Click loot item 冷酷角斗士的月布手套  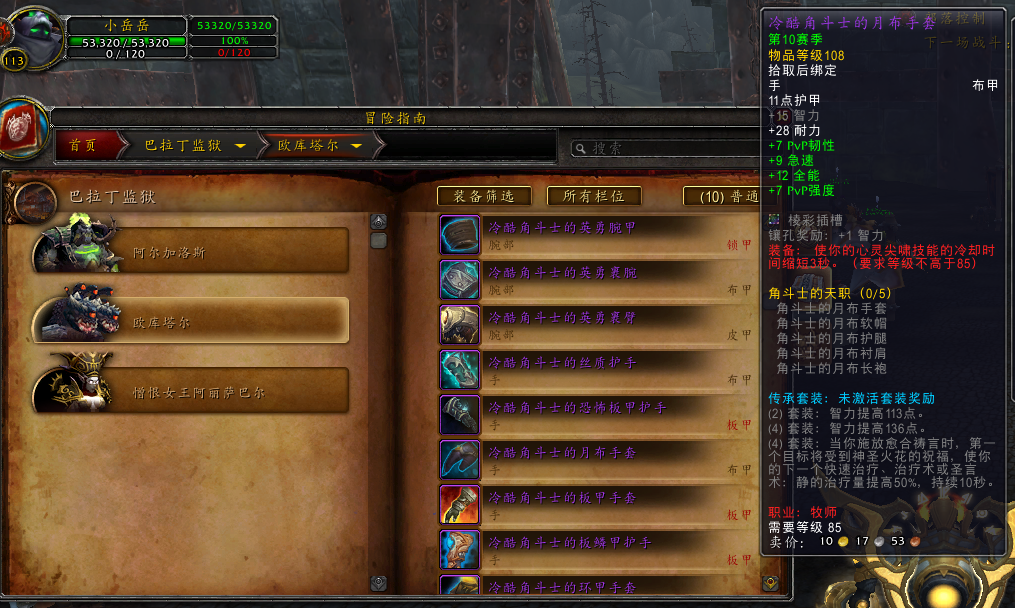597,460
